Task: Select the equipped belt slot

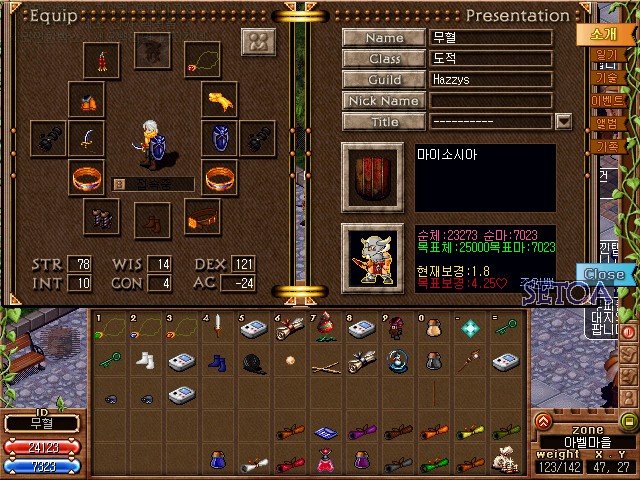Action: pos(203,215)
